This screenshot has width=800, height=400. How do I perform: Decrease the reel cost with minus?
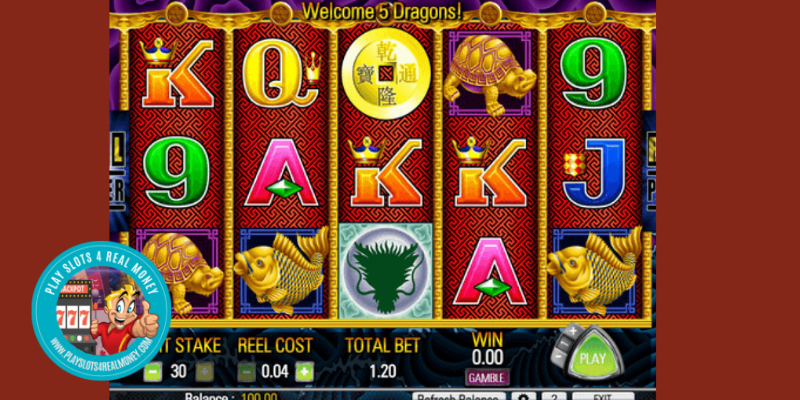(247, 372)
